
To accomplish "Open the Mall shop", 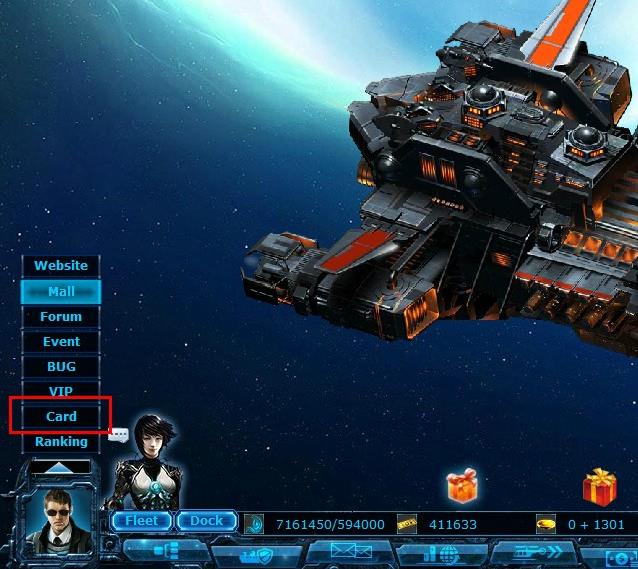I will click(61, 291).
